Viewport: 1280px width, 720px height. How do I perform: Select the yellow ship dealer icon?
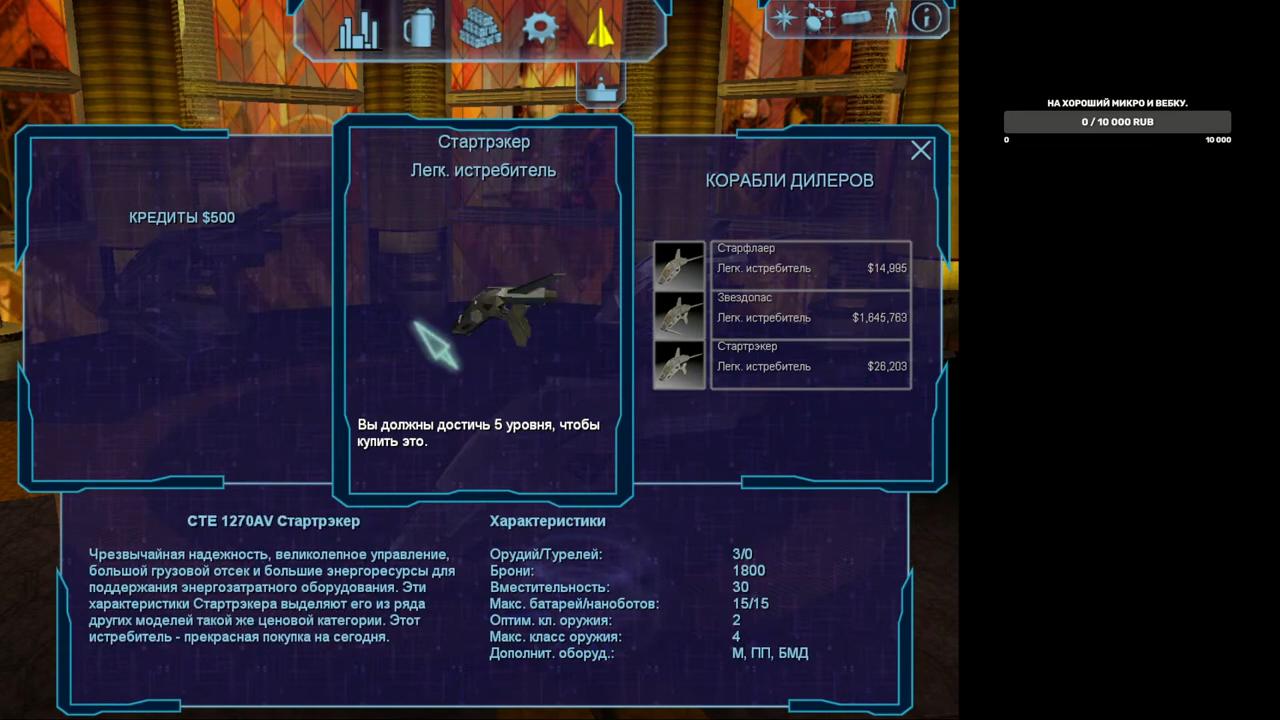(x=600, y=28)
